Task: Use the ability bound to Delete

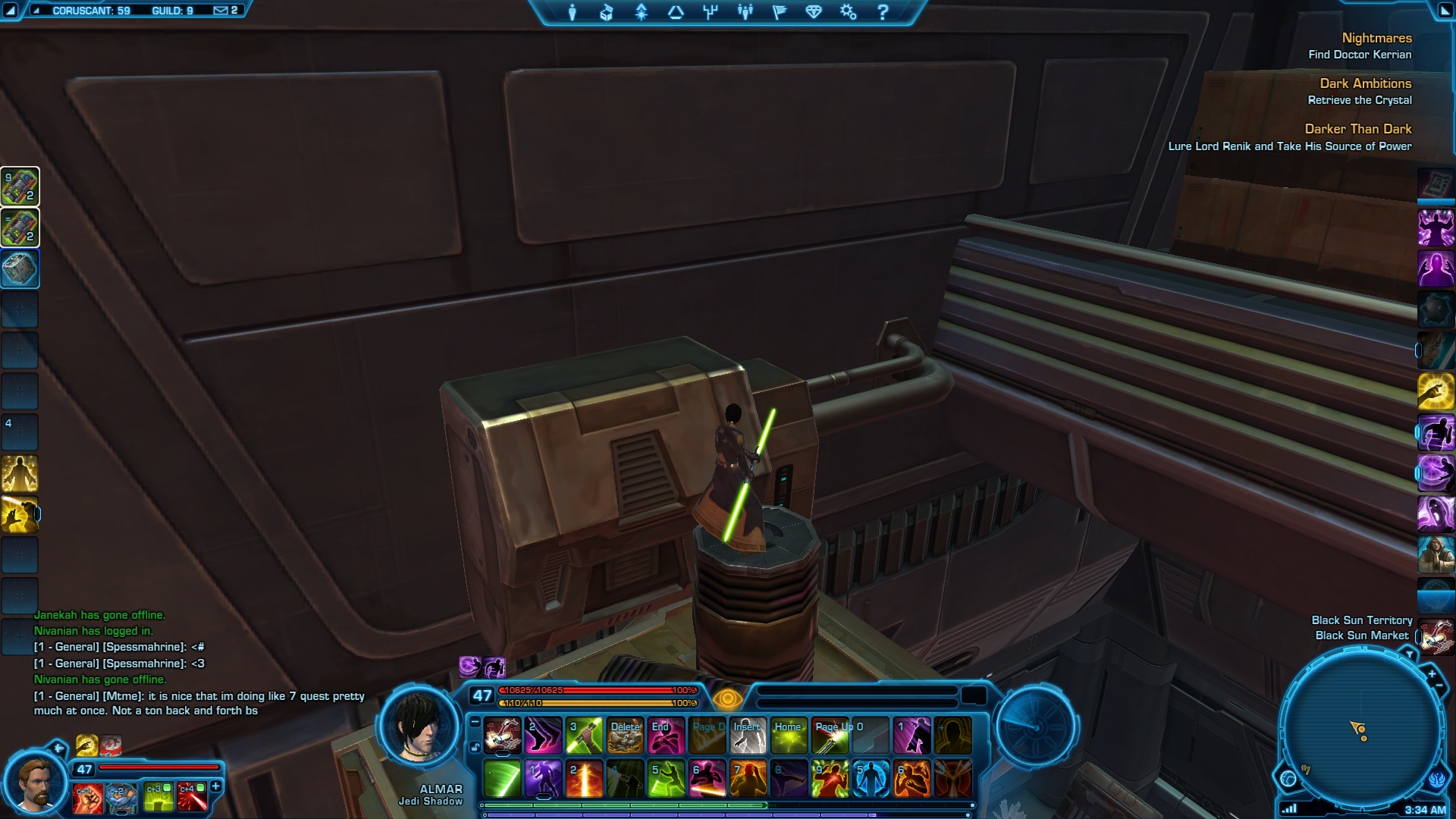Action: click(x=625, y=736)
